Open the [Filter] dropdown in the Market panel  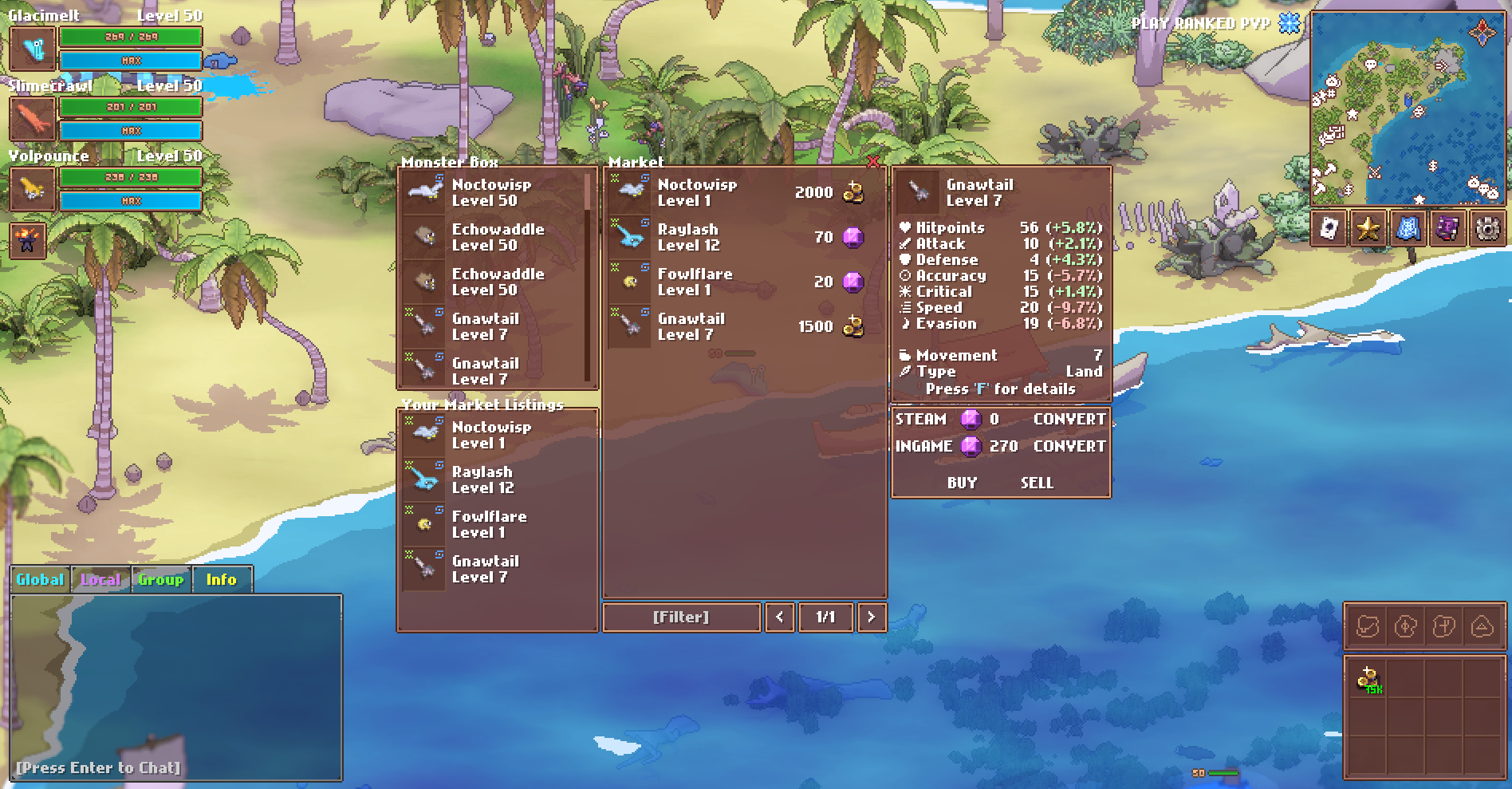(681, 617)
